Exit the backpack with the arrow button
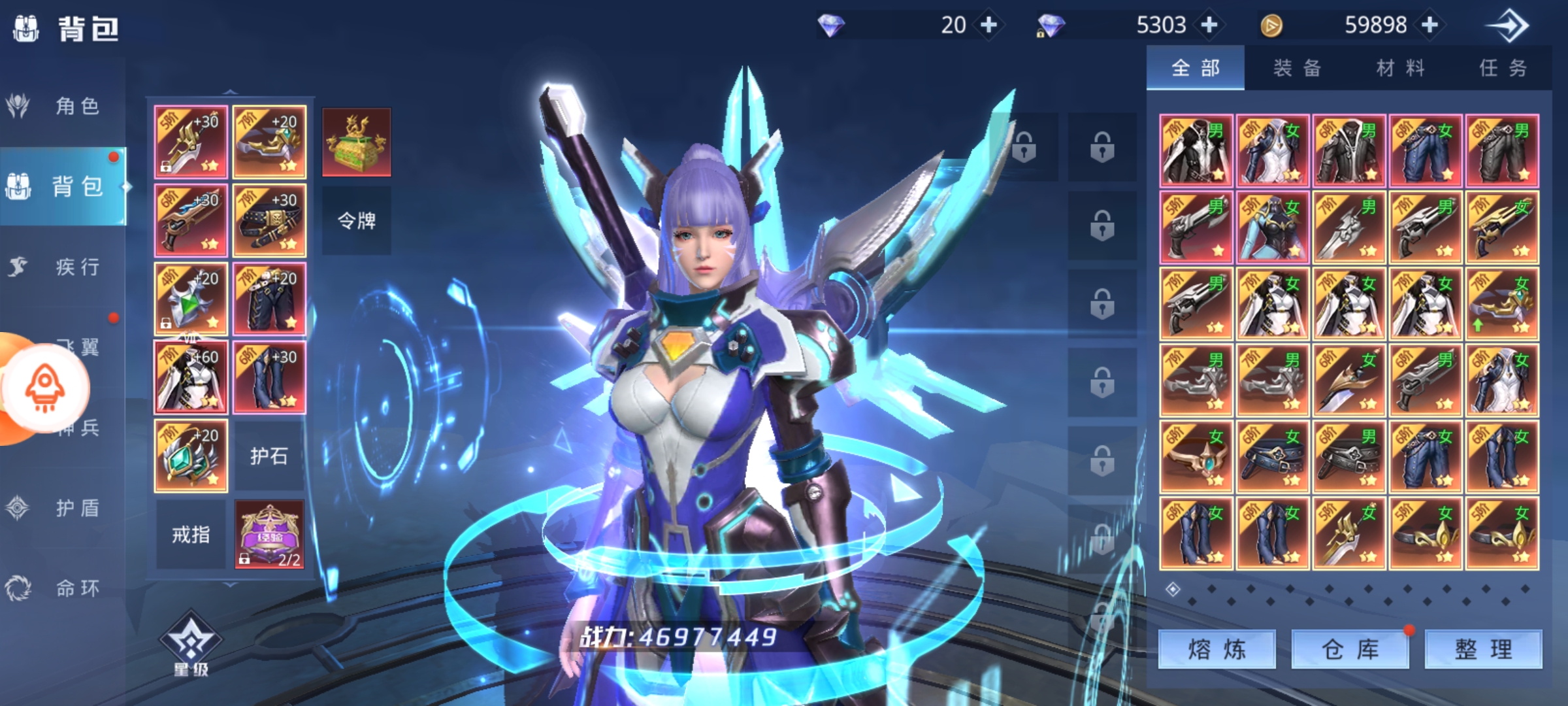1568x706 pixels. [1507, 26]
